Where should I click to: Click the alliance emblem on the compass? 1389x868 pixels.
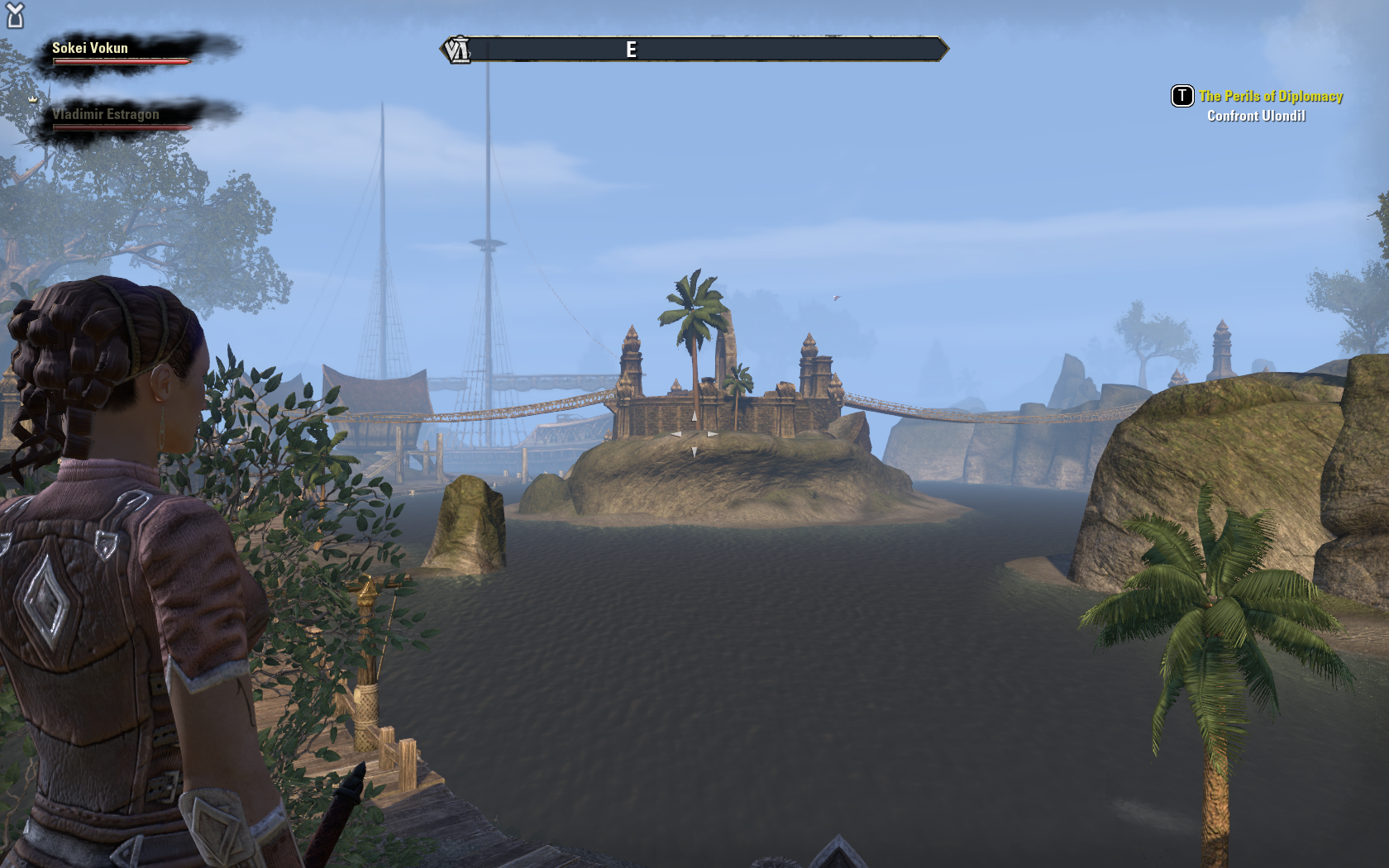click(x=456, y=50)
